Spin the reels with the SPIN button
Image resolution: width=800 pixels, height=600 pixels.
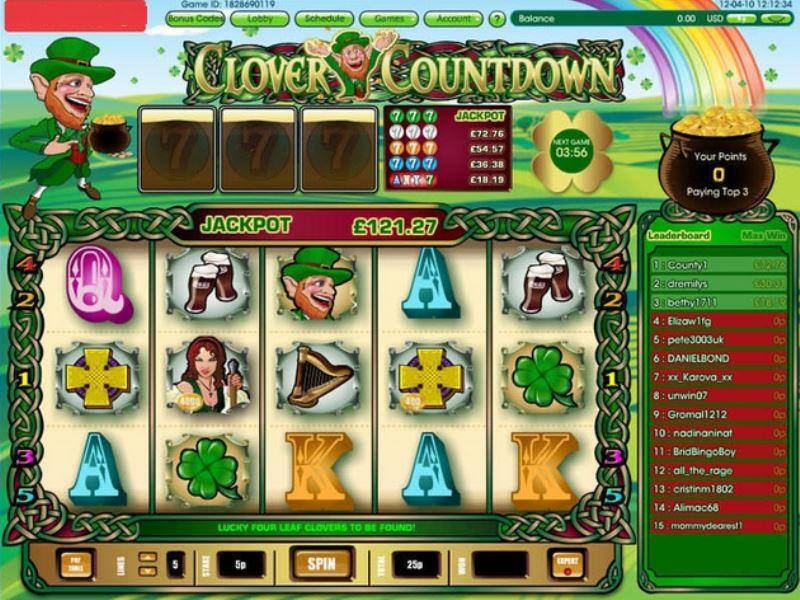pos(322,563)
